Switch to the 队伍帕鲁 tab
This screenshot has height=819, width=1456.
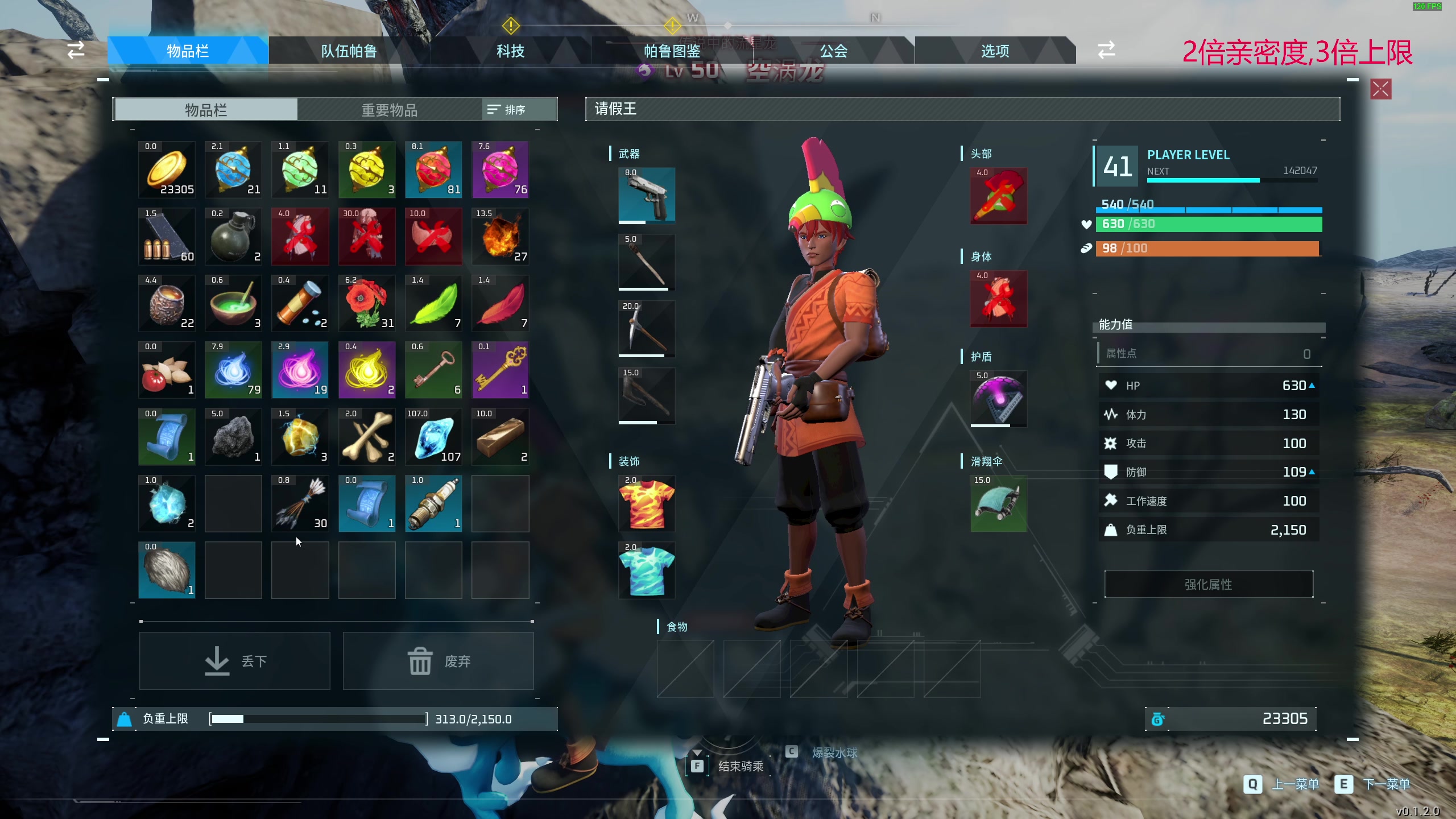(x=349, y=51)
